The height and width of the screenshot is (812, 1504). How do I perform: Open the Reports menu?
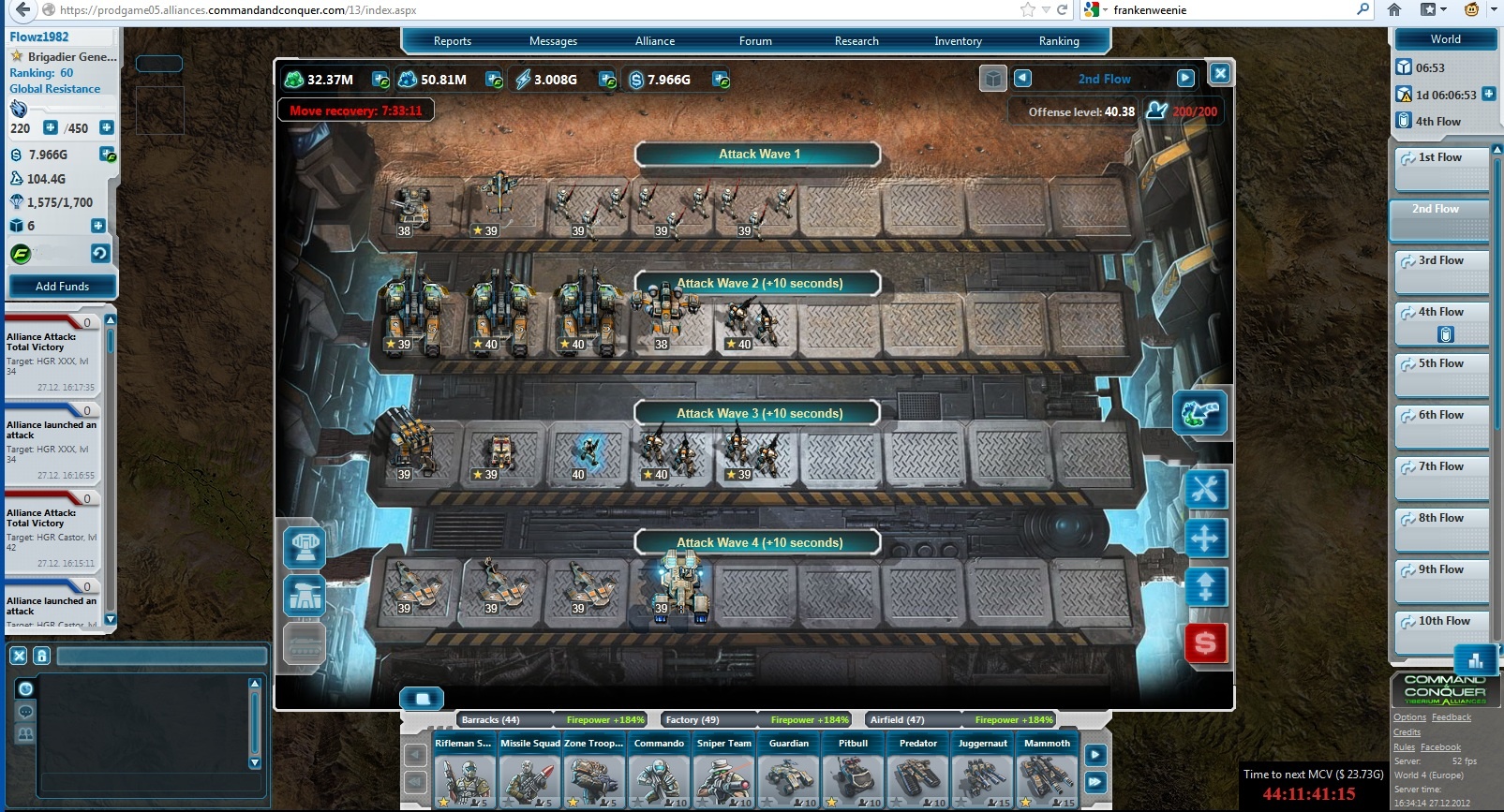[452, 41]
